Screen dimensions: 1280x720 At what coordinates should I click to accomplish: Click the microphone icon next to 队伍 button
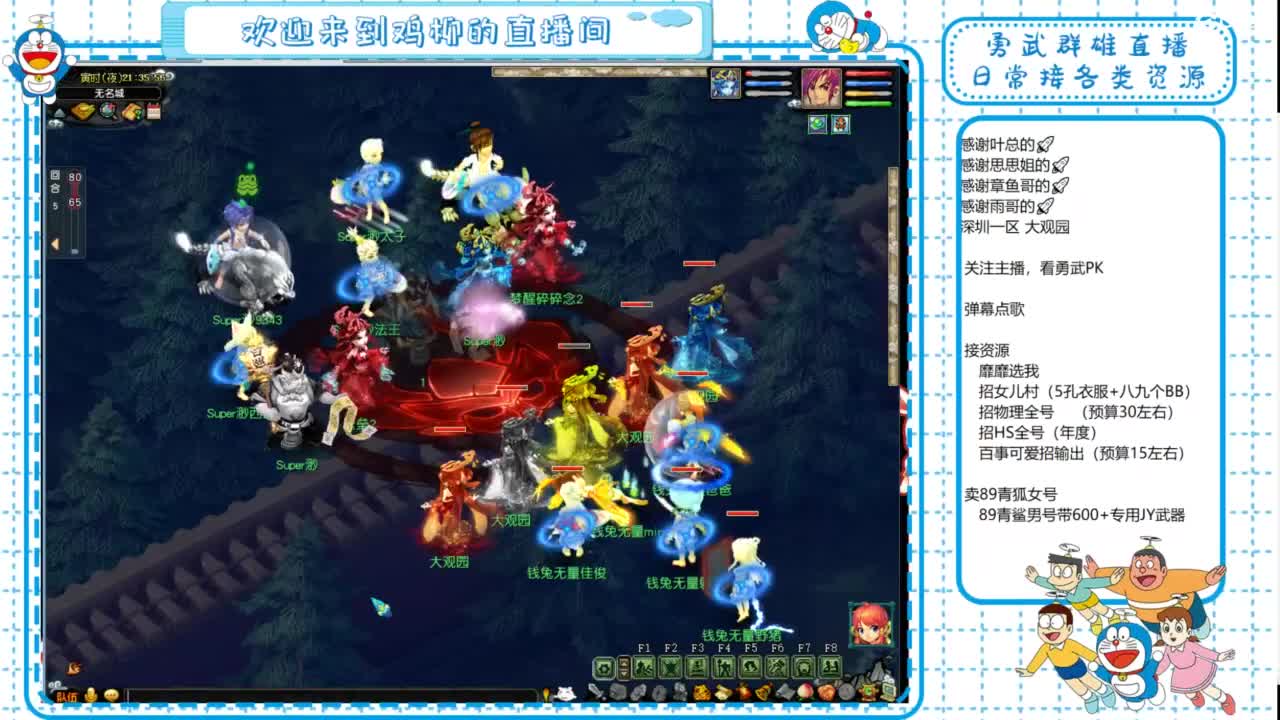pos(91,694)
